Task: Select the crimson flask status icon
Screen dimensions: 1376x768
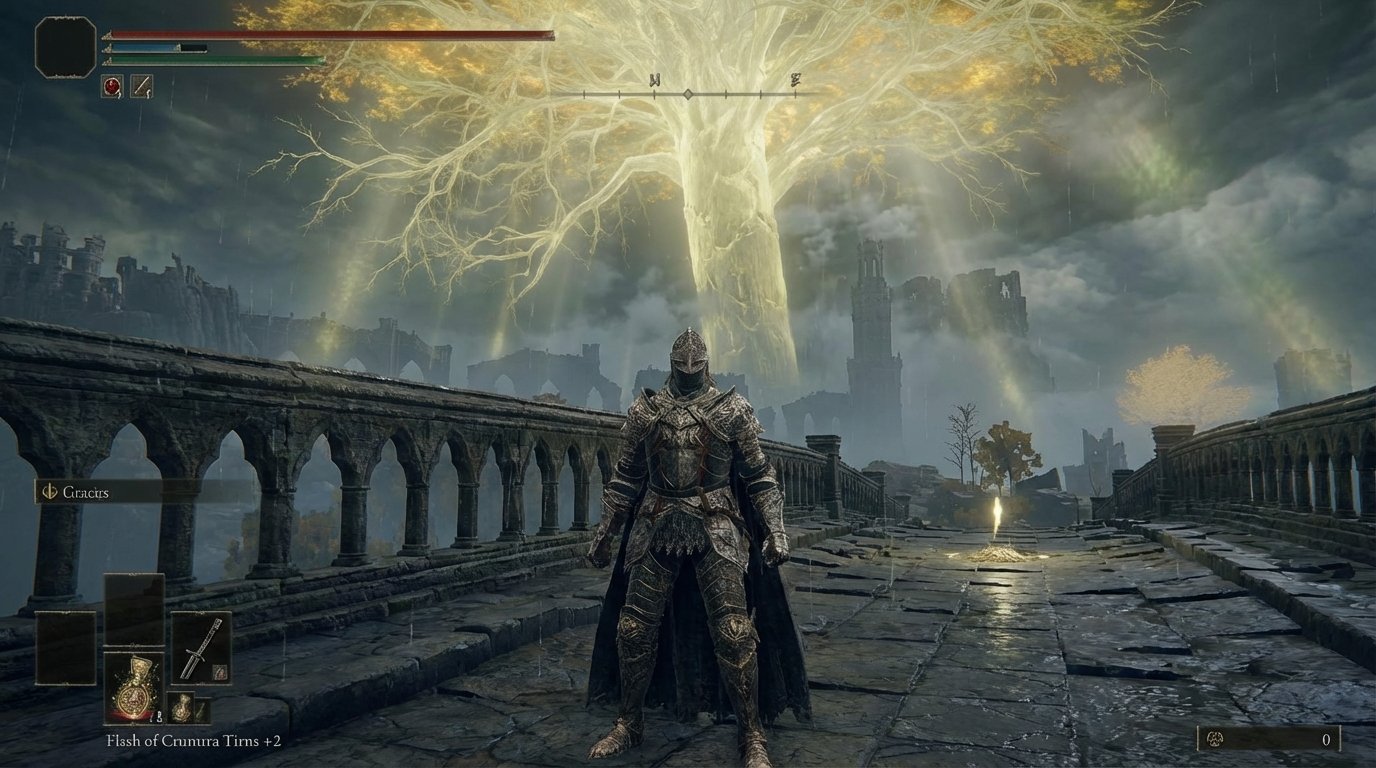Action: click(x=110, y=85)
